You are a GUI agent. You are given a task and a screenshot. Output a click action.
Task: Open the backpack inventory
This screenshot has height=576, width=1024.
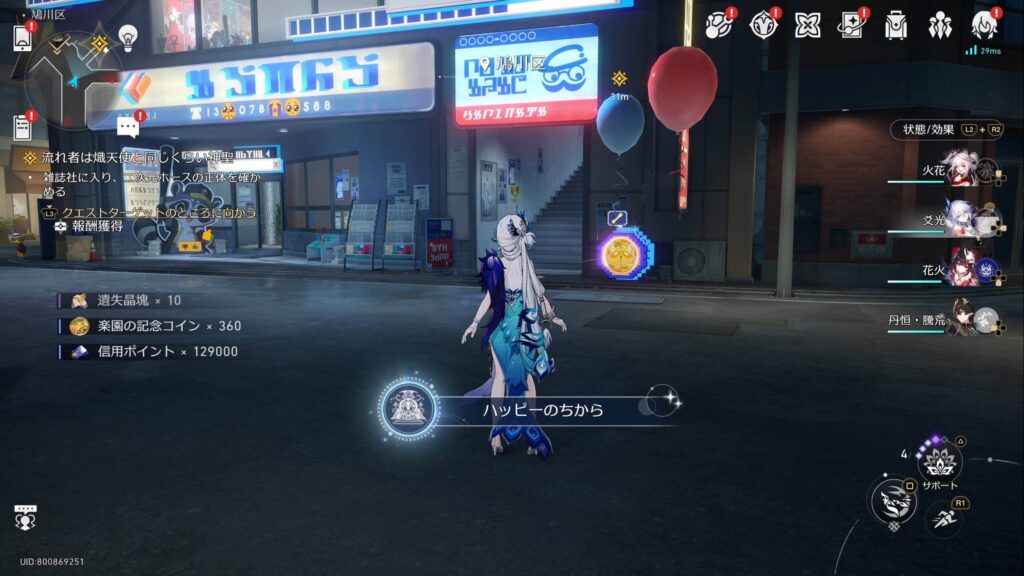(x=896, y=25)
